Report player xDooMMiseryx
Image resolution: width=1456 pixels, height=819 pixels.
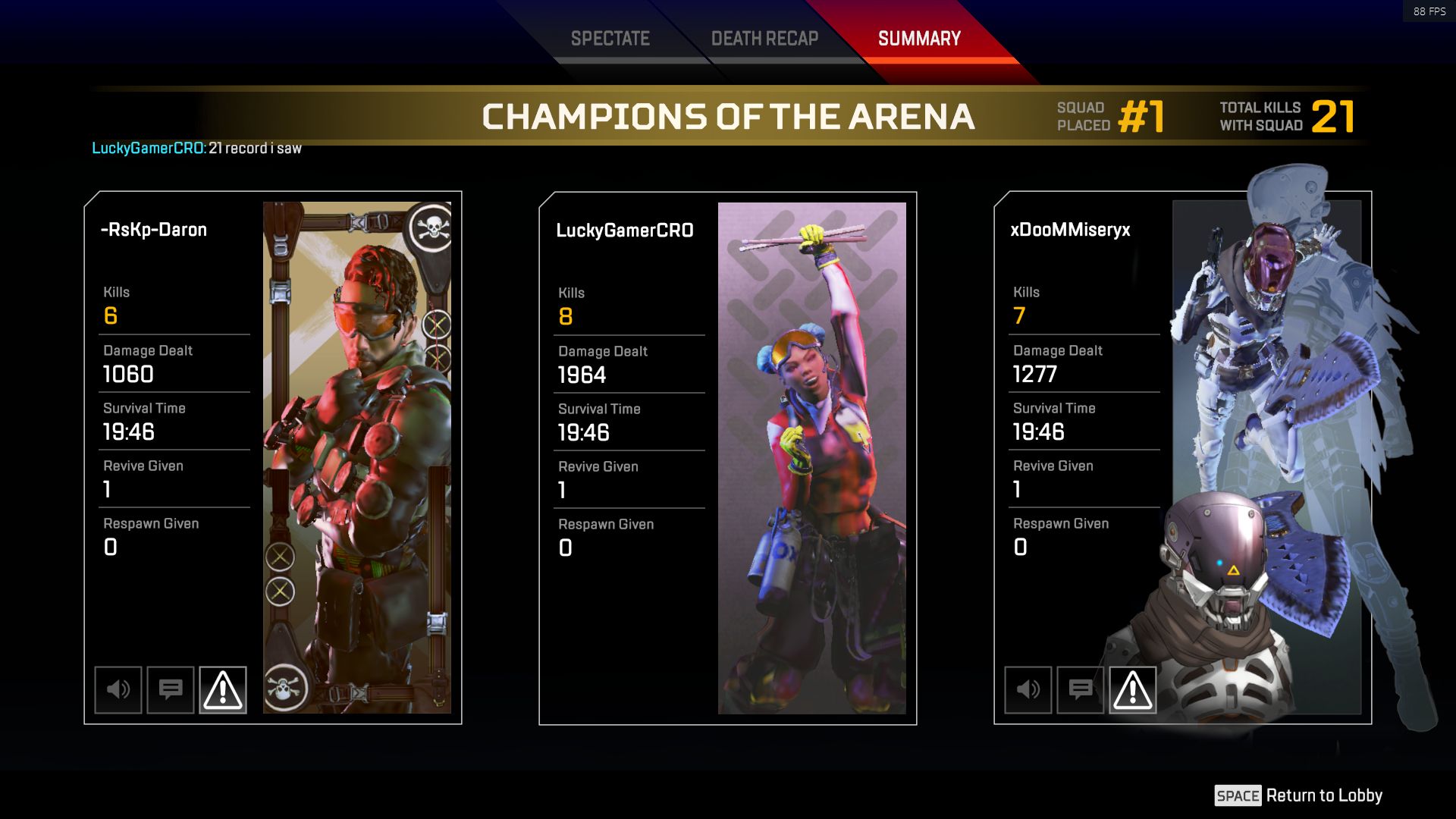pyautogui.click(x=1133, y=689)
